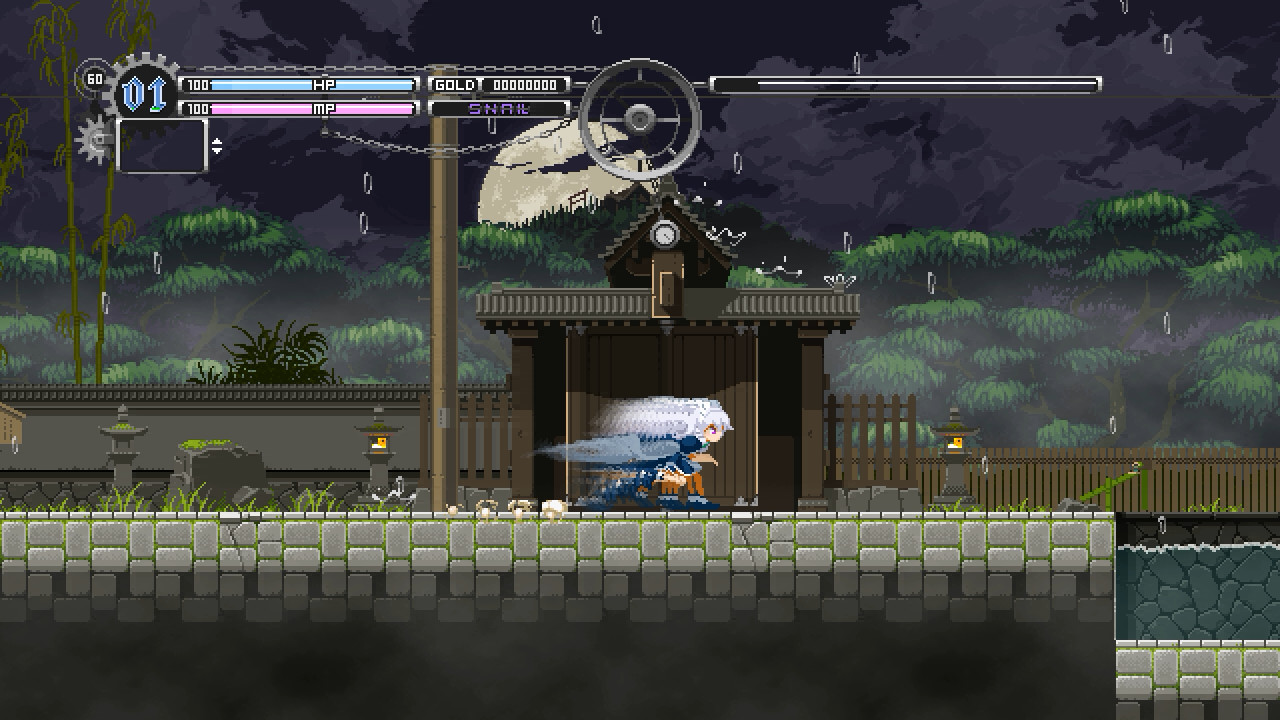The width and height of the screenshot is (1280, 720).
Task: Click the glowing lantern light on the right
Action: coord(956,443)
